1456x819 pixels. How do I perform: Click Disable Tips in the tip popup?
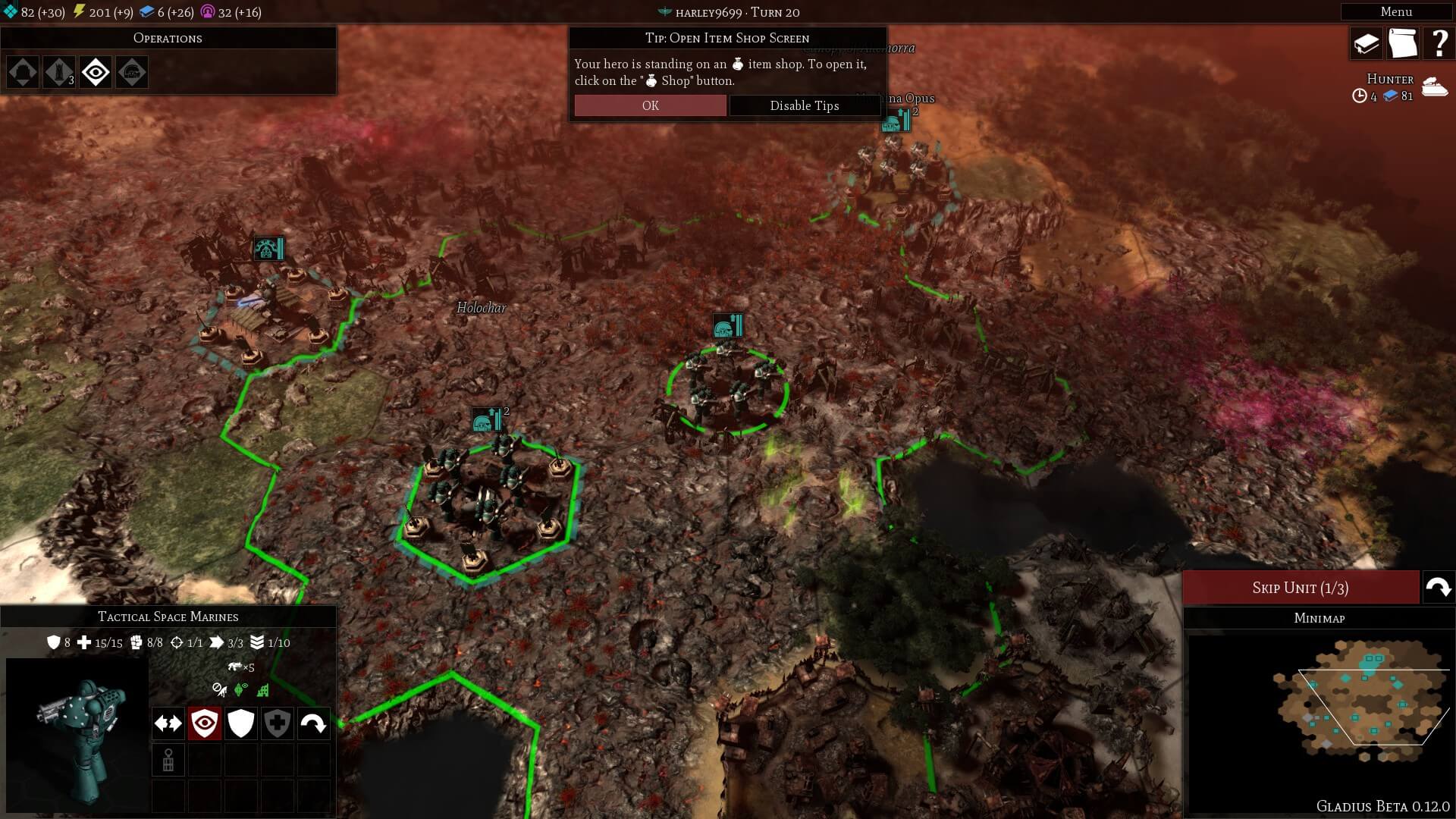coord(804,105)
